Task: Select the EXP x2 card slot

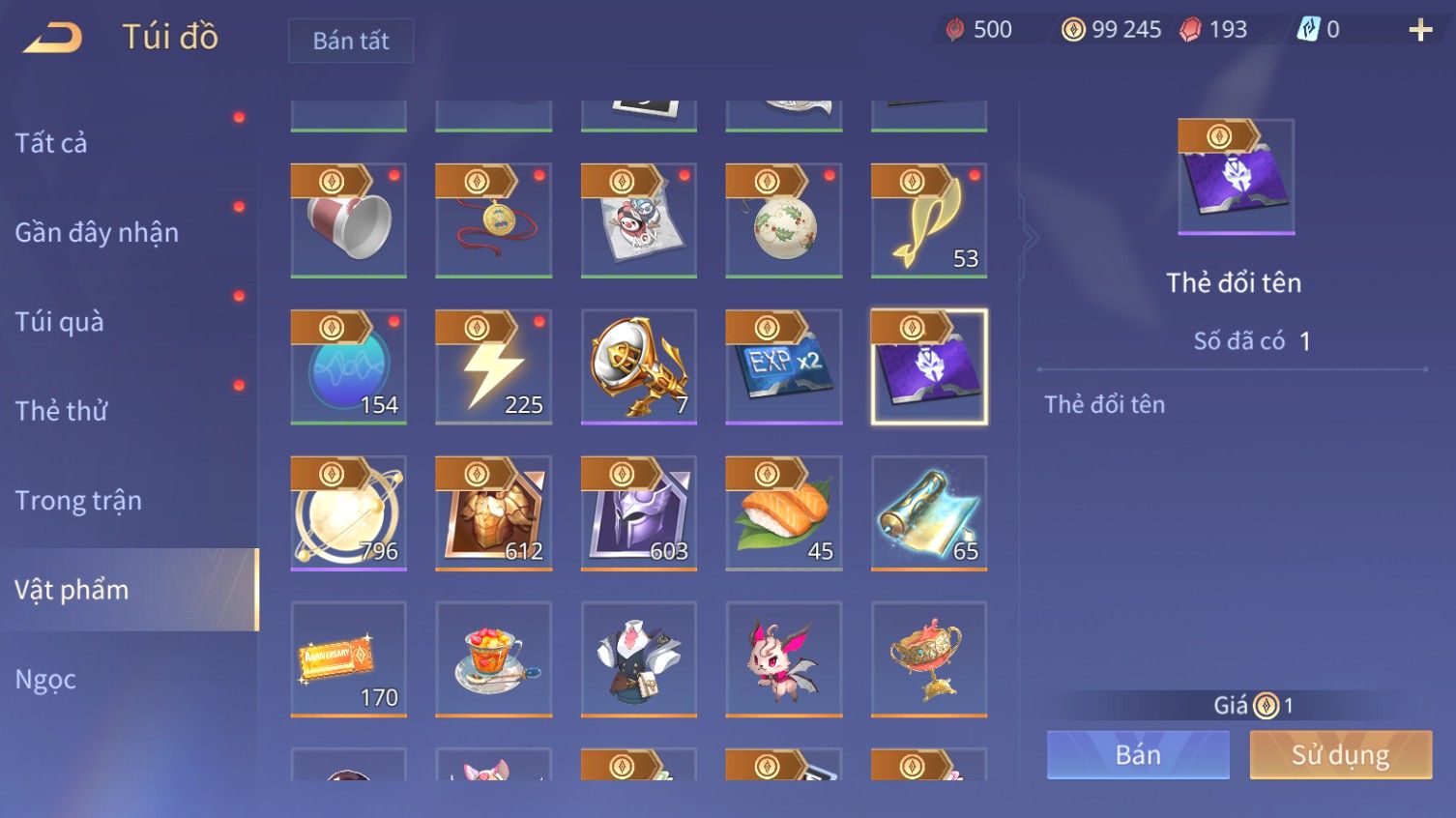Action: (784, 367)
